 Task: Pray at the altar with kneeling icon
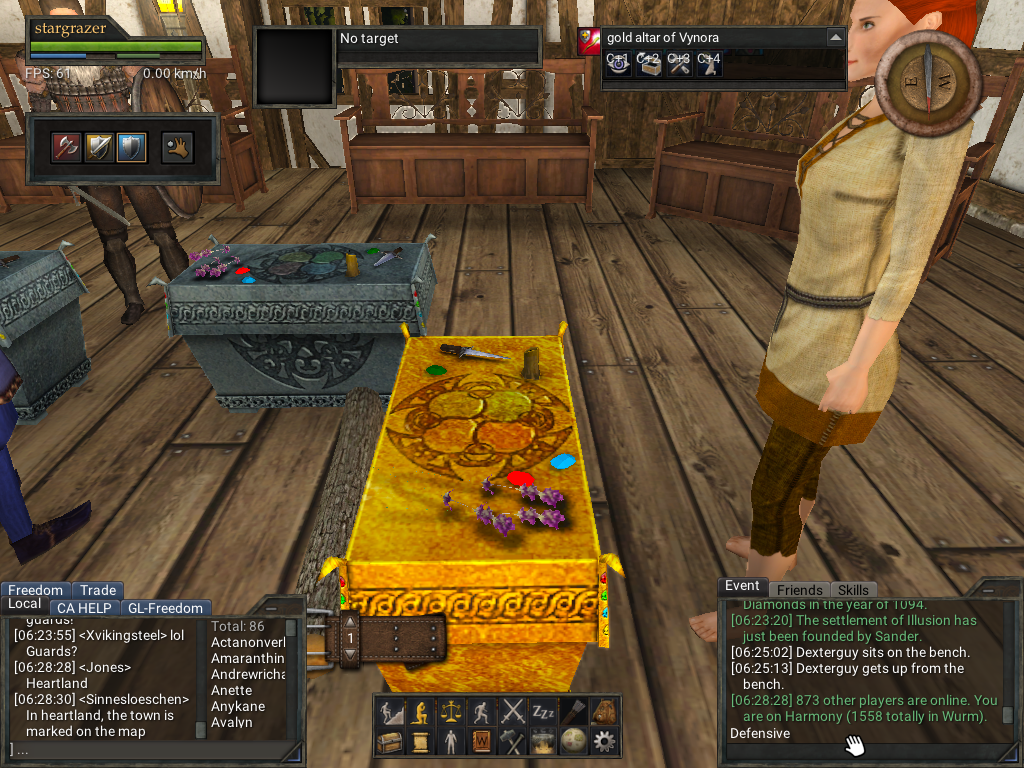click(x=709, y=65)
